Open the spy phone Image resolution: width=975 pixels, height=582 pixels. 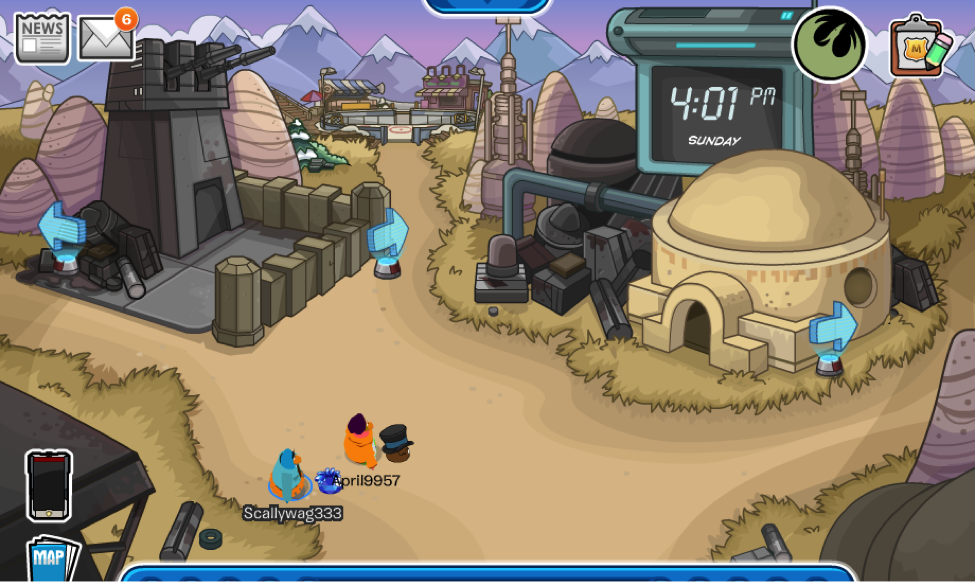coord(49,485)
